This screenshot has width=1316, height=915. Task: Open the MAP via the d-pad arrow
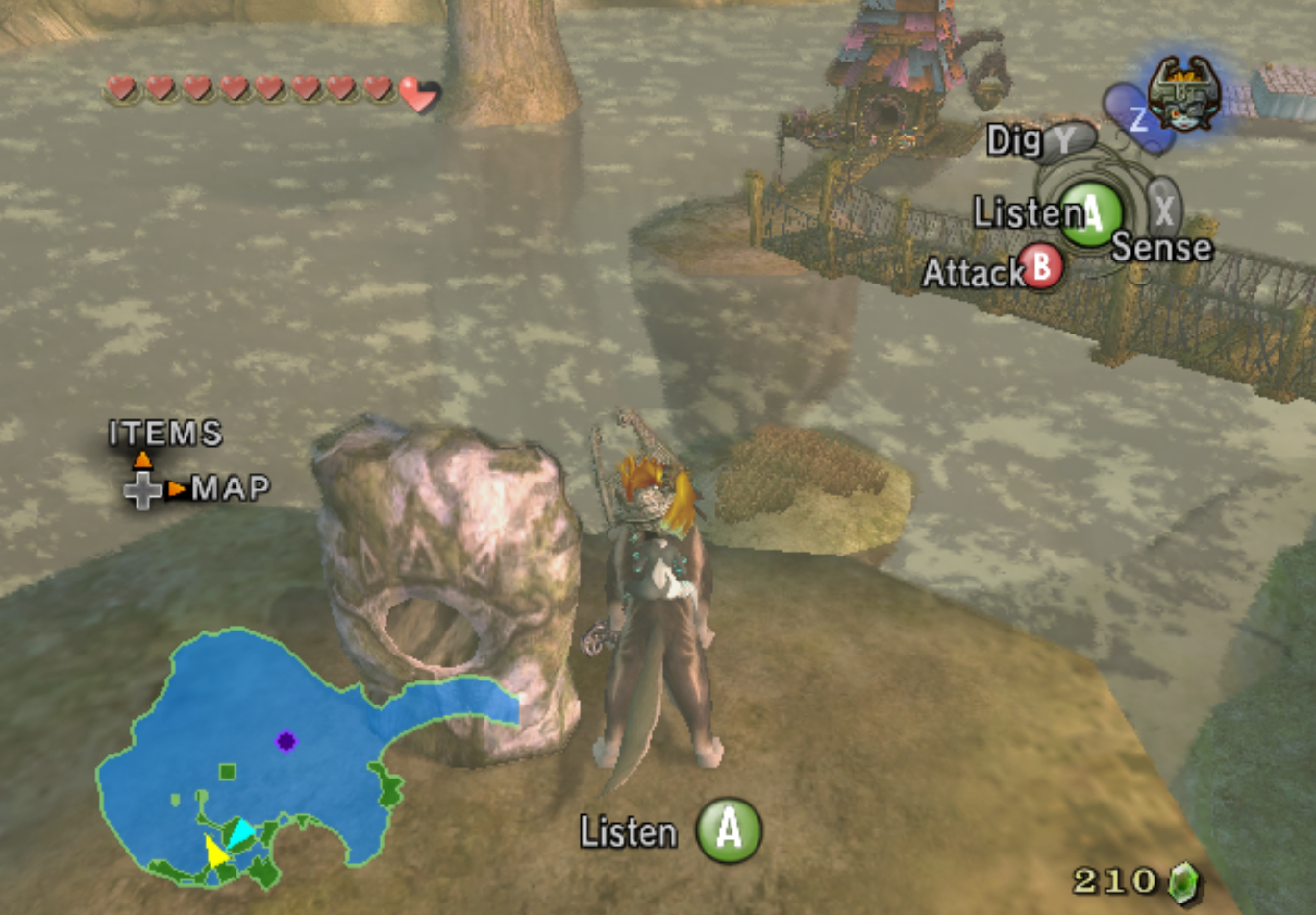point(176,488)
